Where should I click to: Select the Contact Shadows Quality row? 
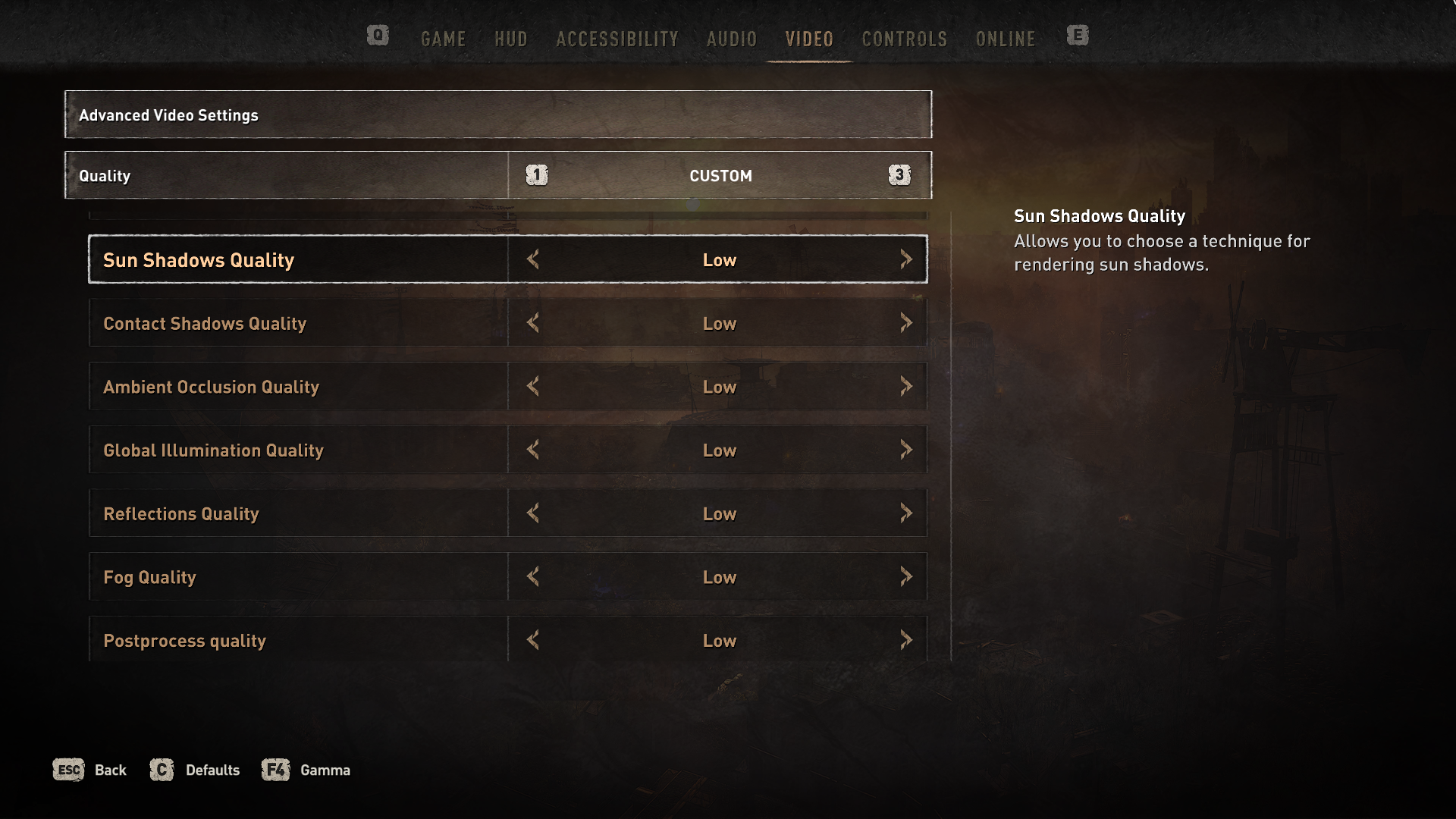[x=297, y=323]
